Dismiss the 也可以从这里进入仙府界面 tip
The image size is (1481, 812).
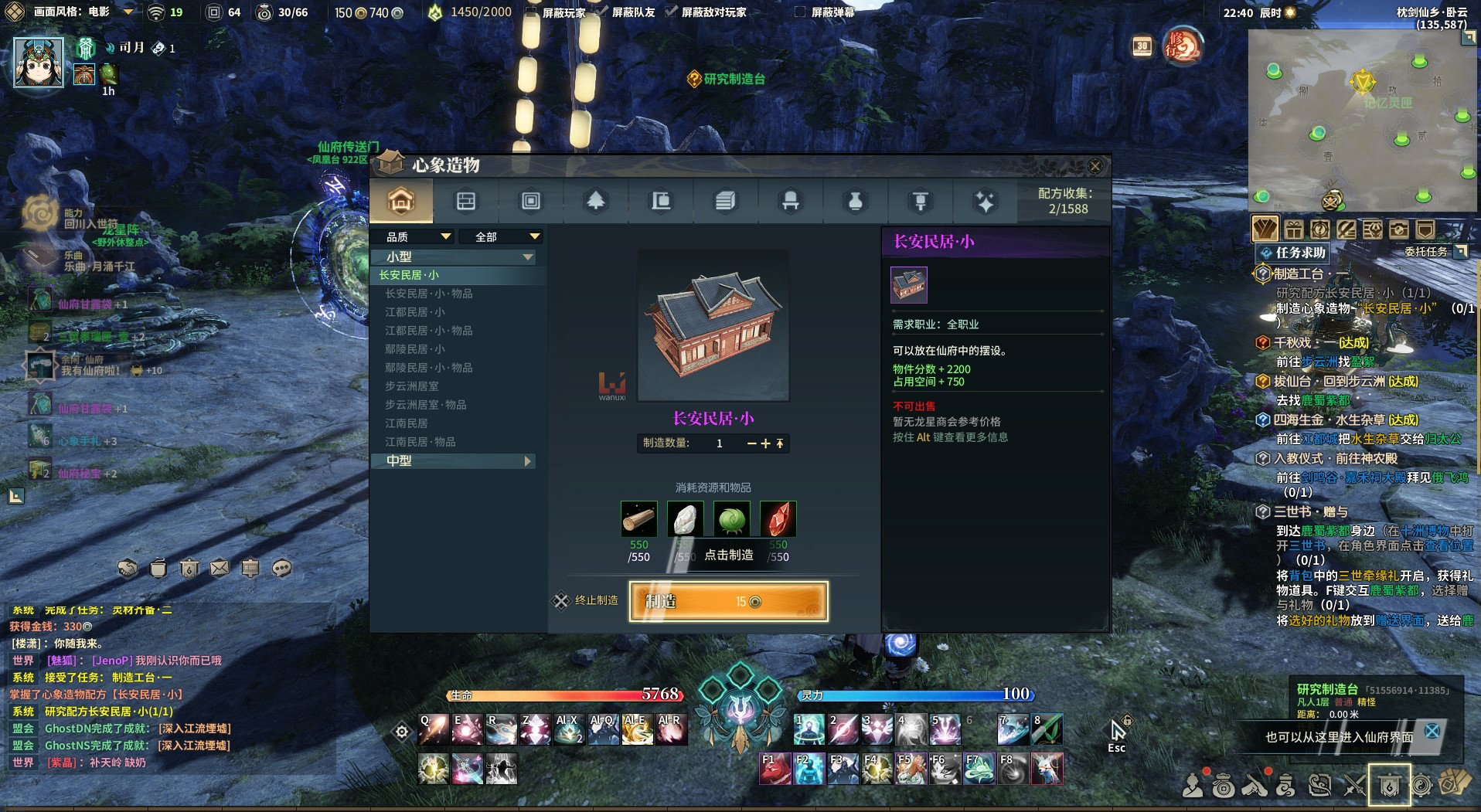pyautogui.click(x=1432, y=731)
